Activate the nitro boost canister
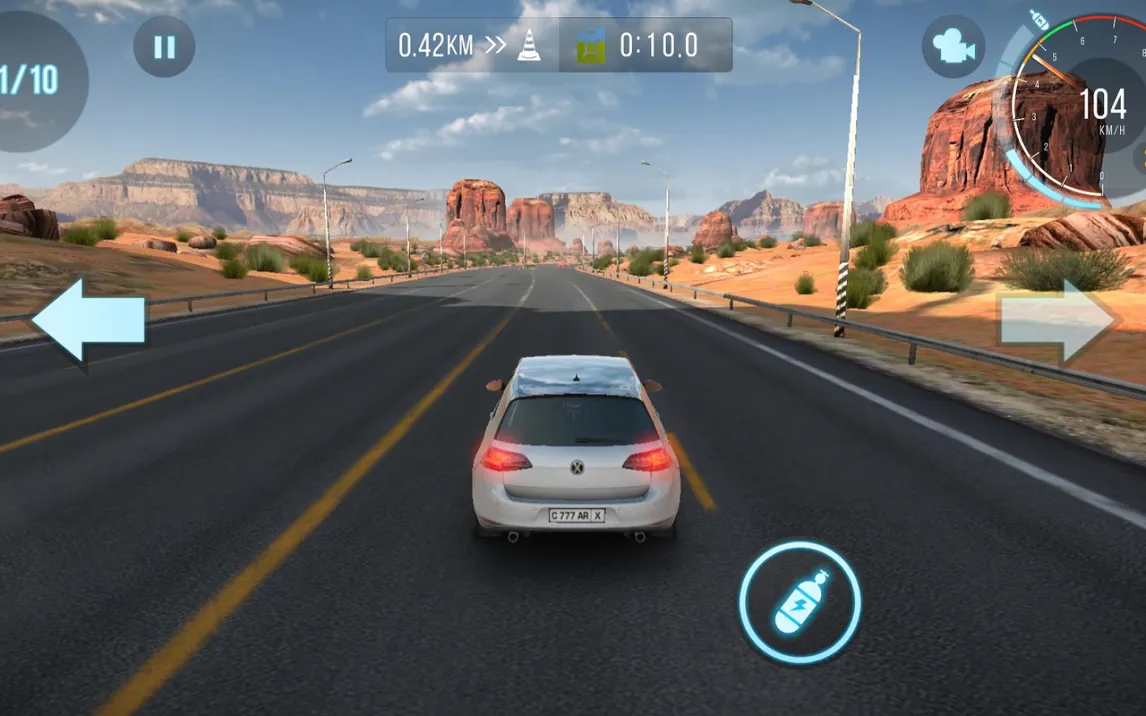 (x=800, y=603)
